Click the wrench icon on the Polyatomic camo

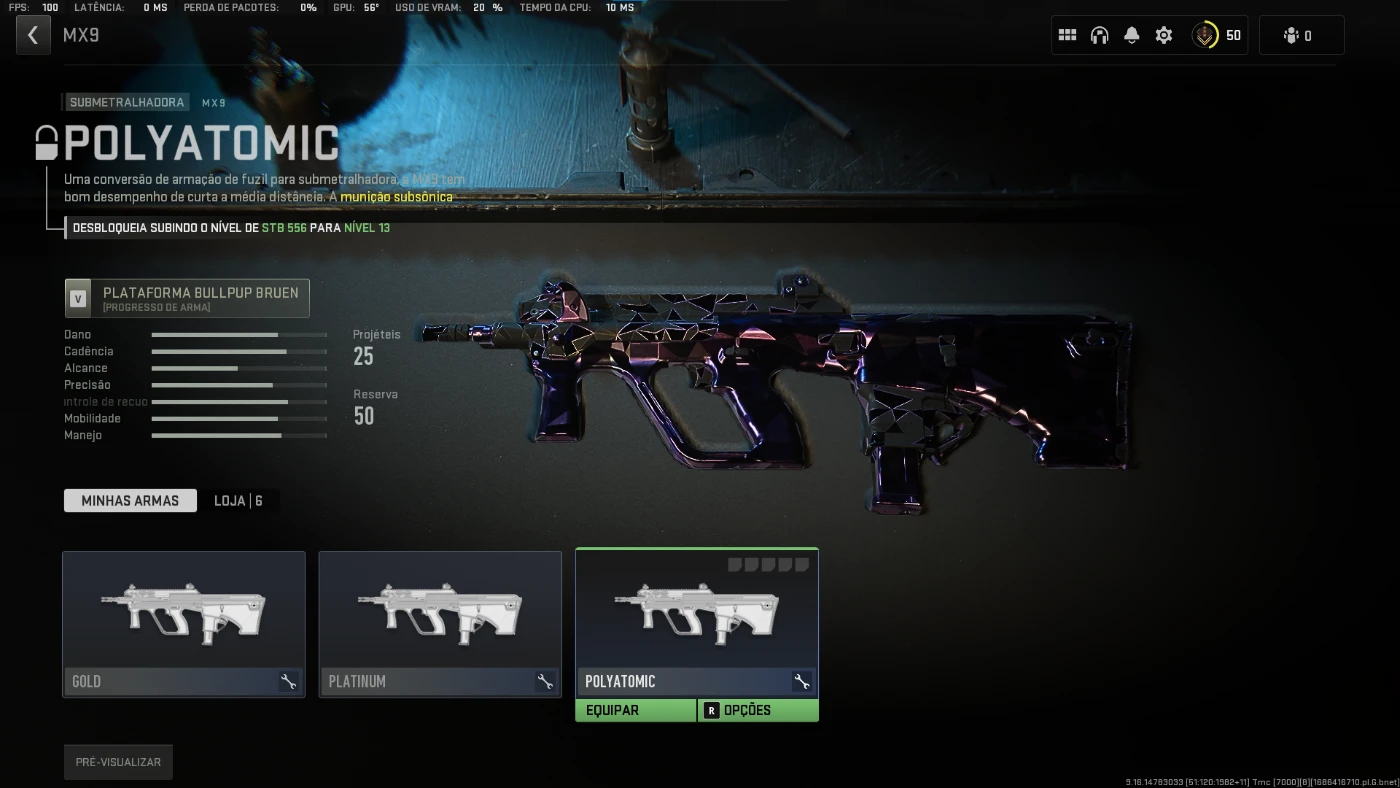(801, 681)
